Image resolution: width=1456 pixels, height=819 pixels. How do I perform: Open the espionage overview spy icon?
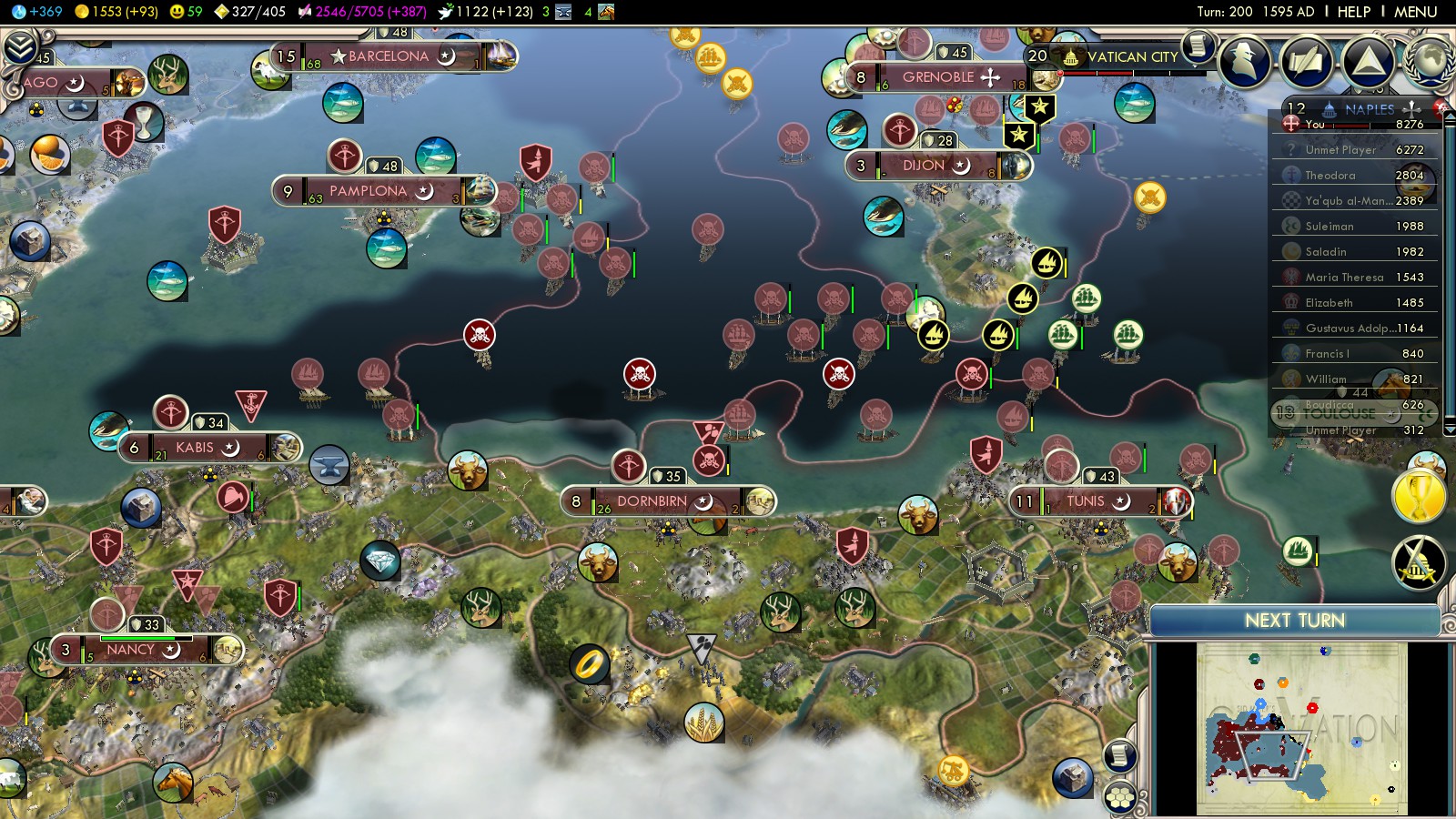click(x=1245, y=62)
